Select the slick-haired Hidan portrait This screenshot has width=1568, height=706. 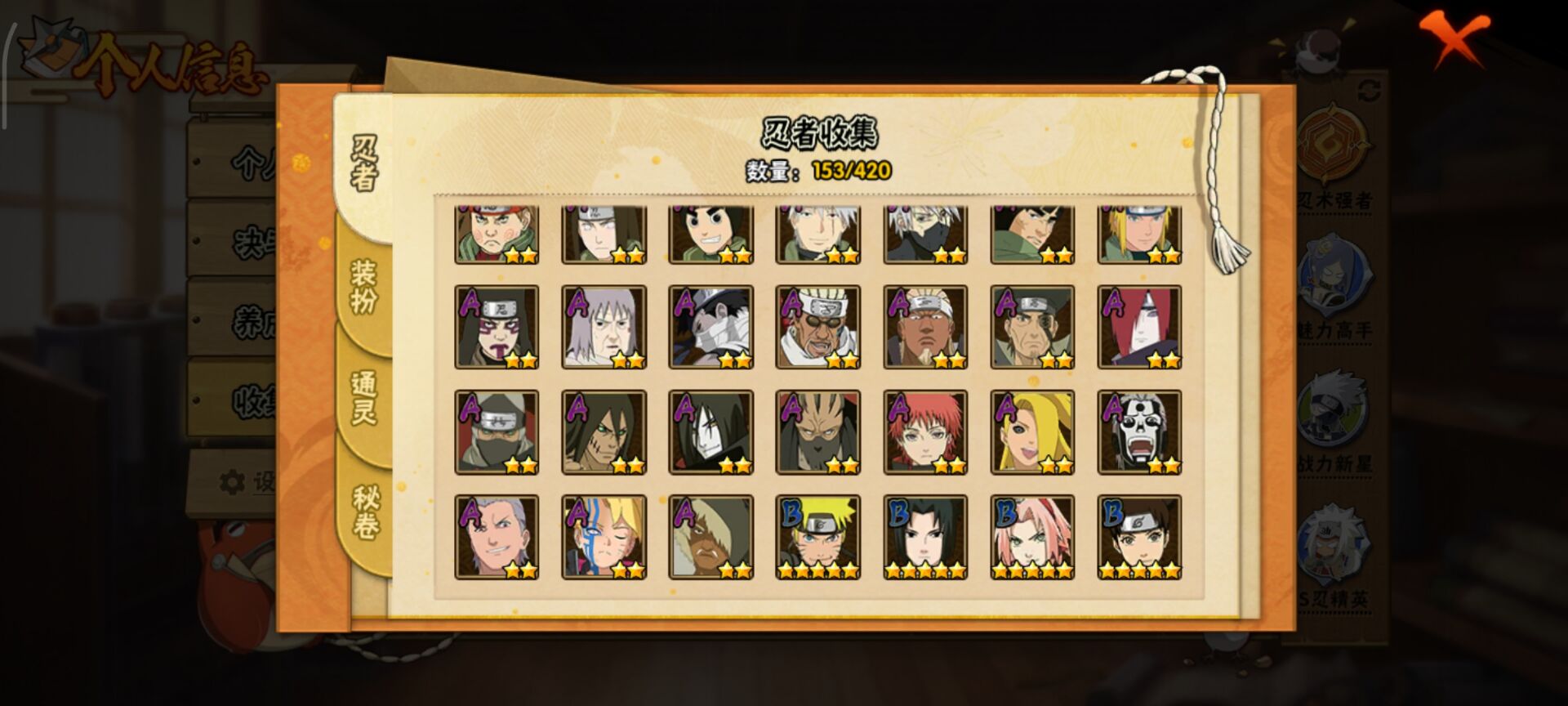497,537
